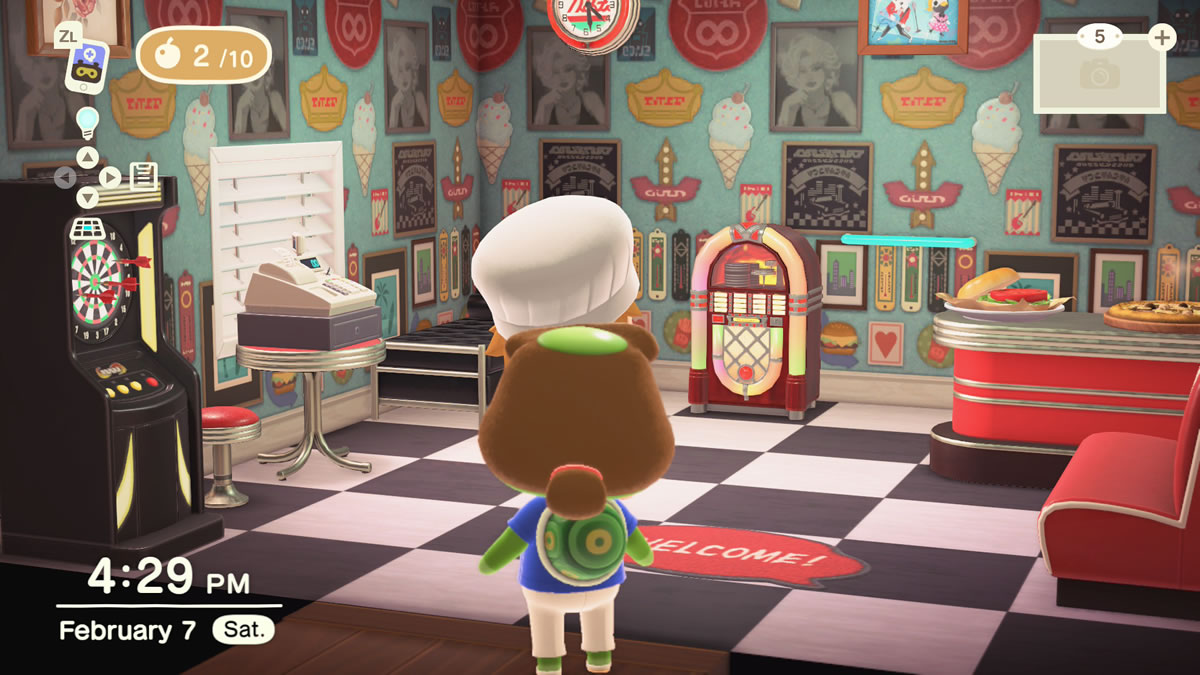Open the camera photo thumbnail panel
This screenshot has width=1200, height=675.
(x=1099, y=73)
